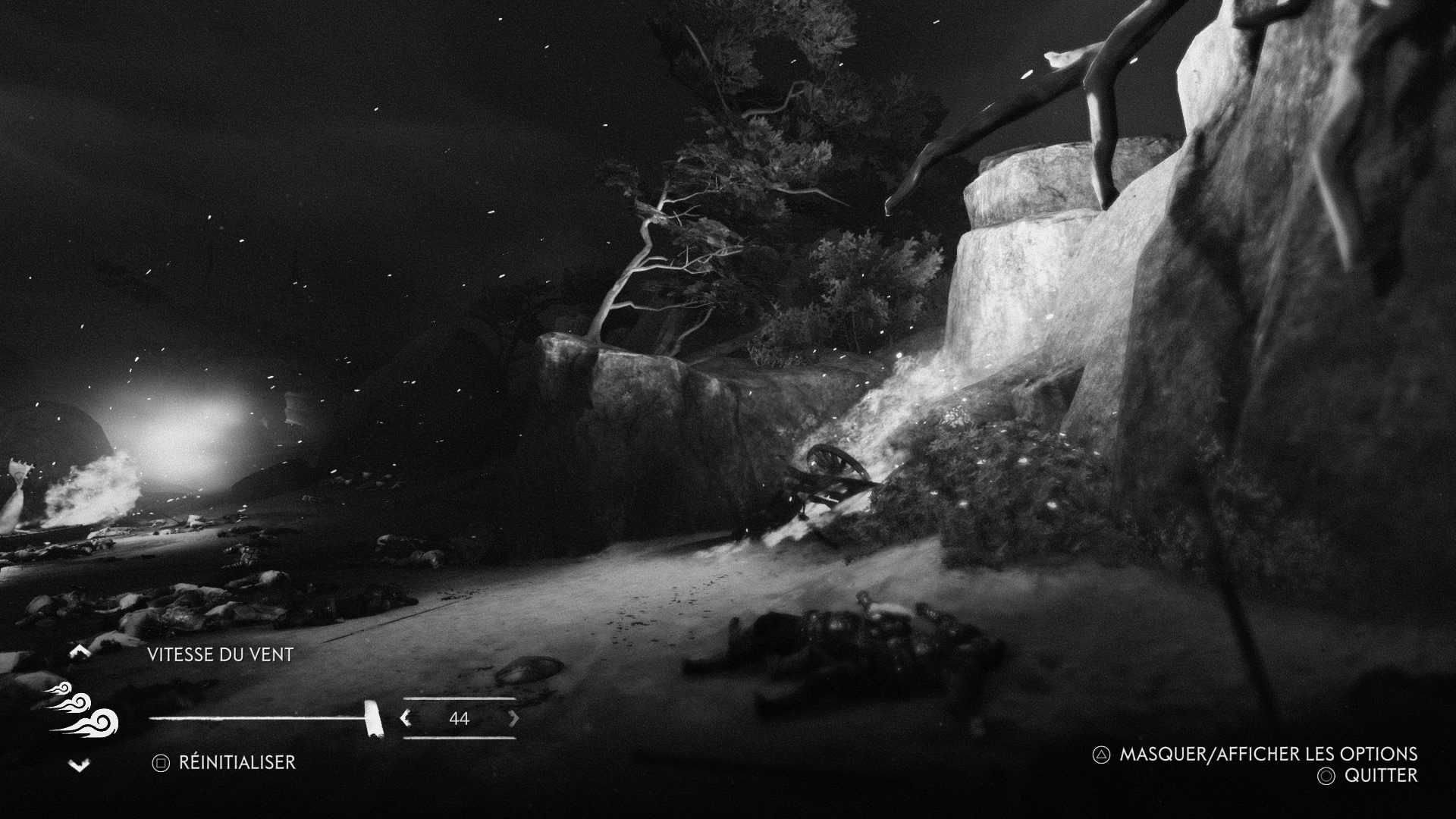This screenshot has height=819, width=1456.
Task: Exit photo mode with Quitter
Action: pos(1368,776)
